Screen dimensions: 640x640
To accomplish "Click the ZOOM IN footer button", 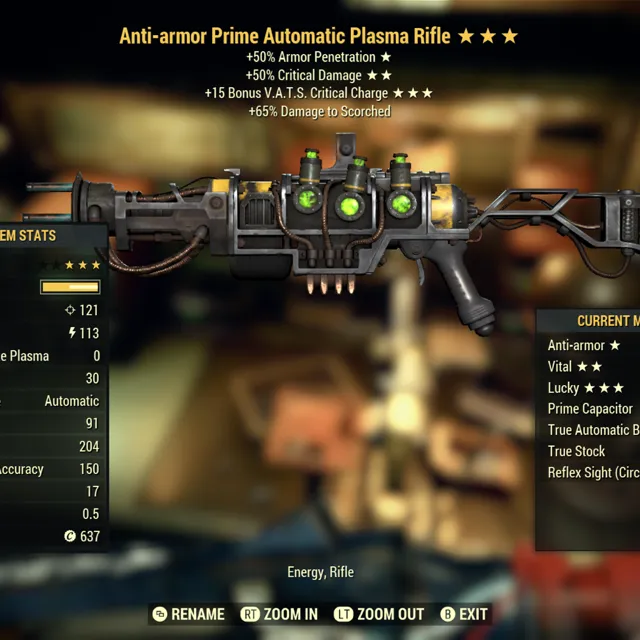I will pyautogui.click(x=279, y=614).
